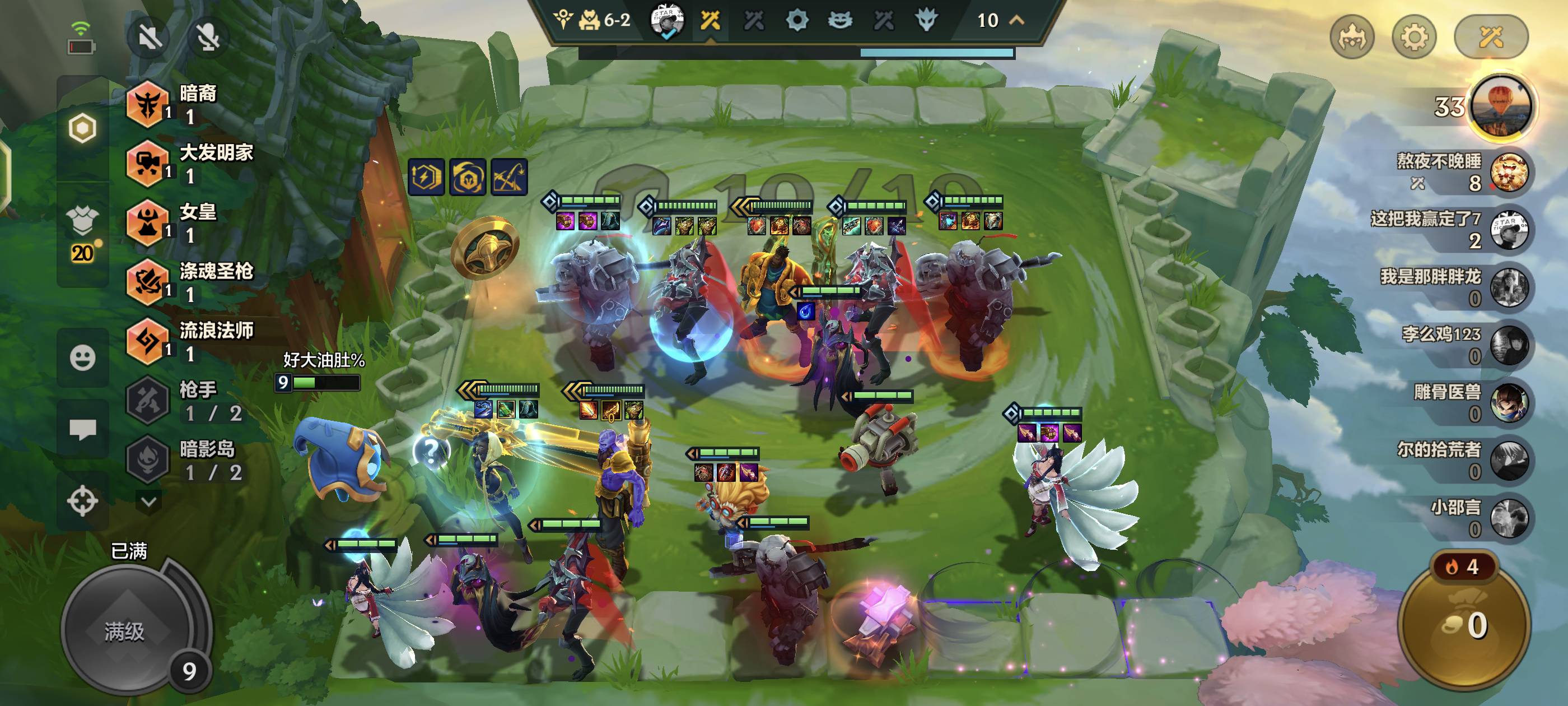Screen dimensions: 1568x706
Task: View player 雕骨医兽's board
Action: click(x=1508, y=403)
